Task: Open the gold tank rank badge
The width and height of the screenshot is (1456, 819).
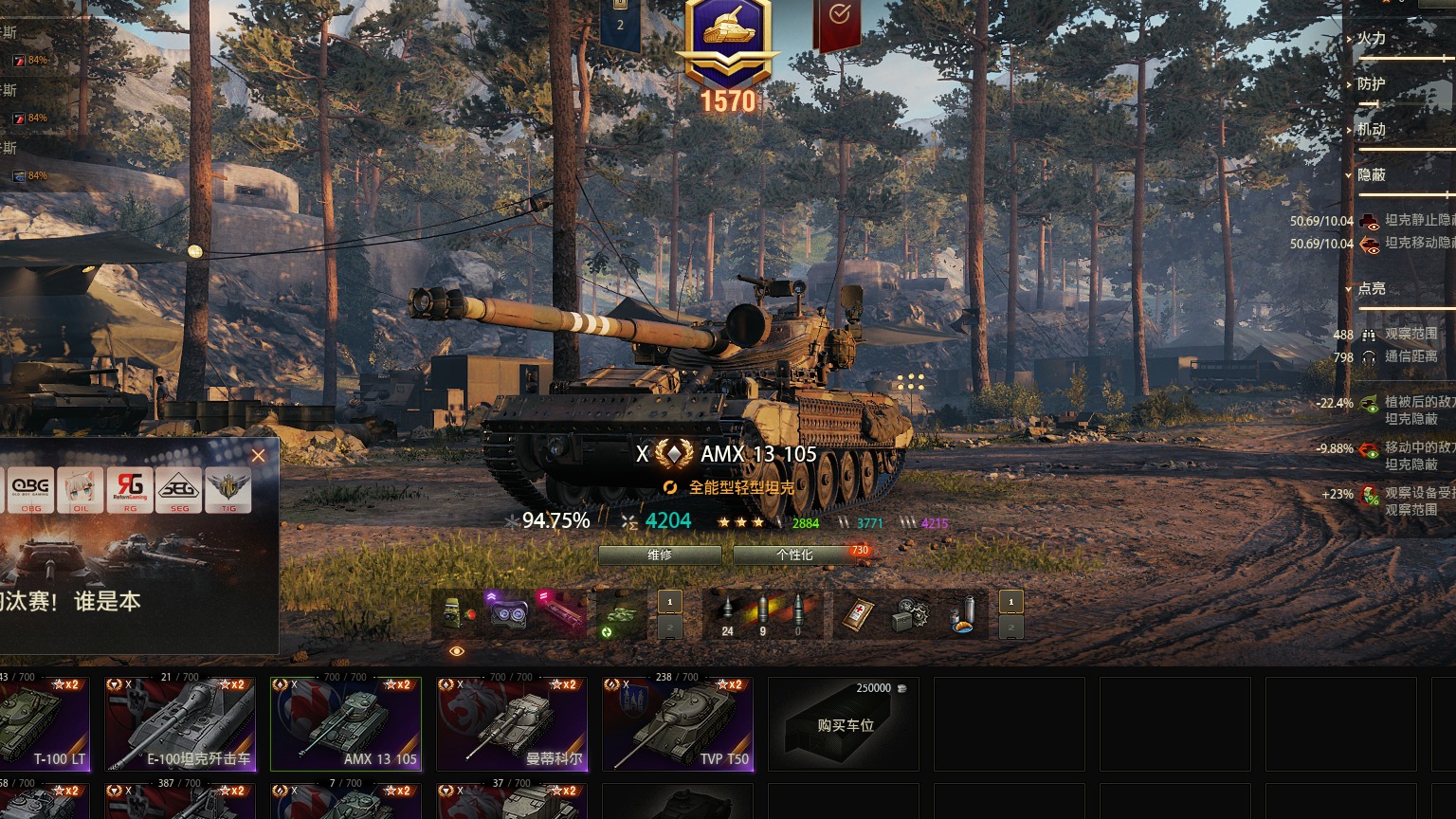Action: pos(728,43)
